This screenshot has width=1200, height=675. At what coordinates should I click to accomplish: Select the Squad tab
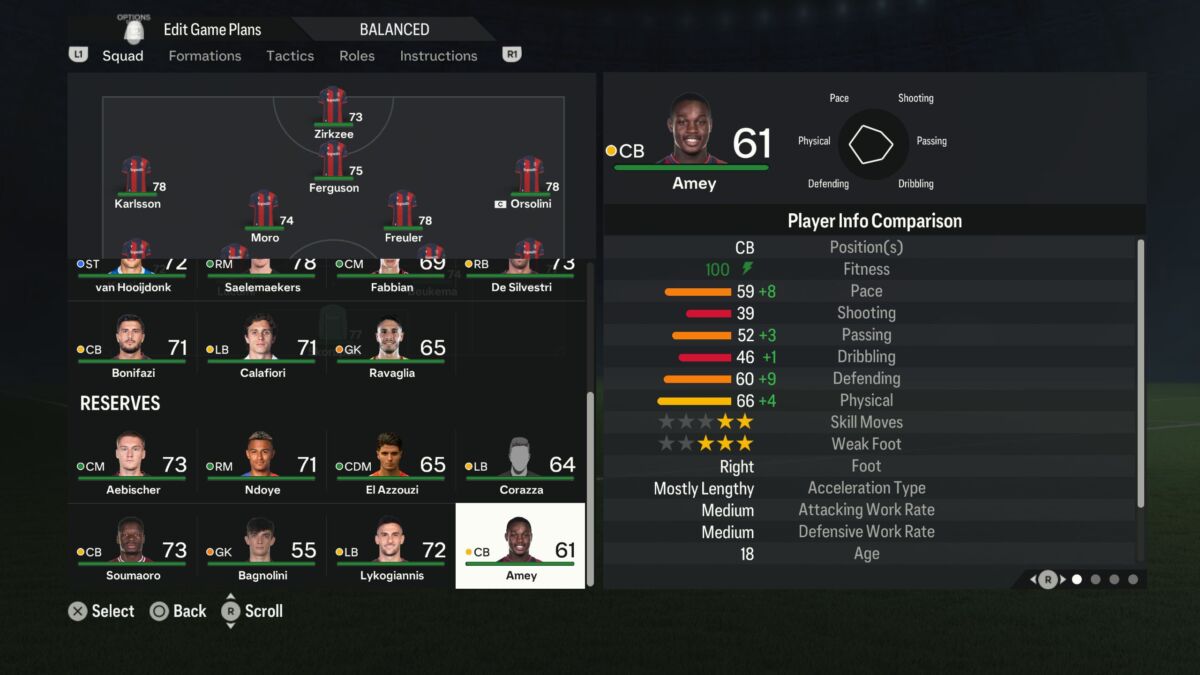pos(123,56)
